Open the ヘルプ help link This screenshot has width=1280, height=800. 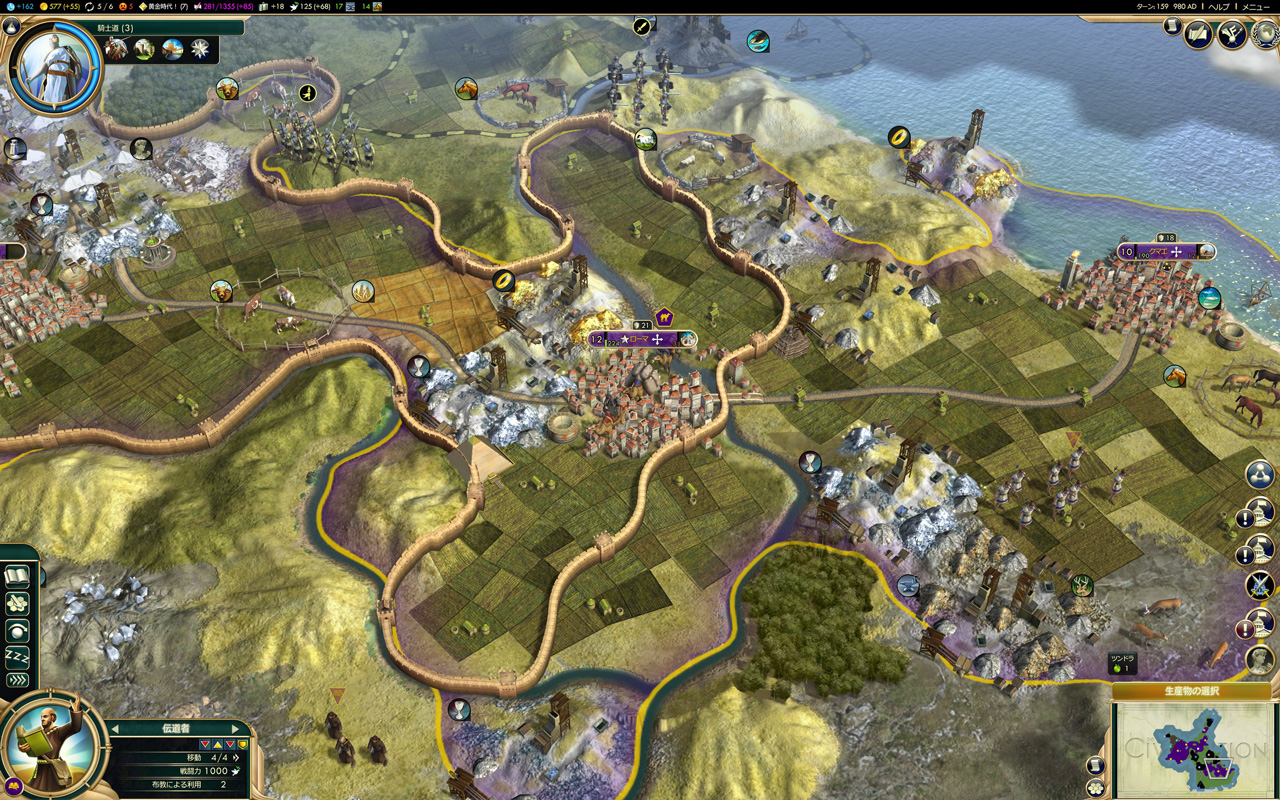[x=1219, y=6]
